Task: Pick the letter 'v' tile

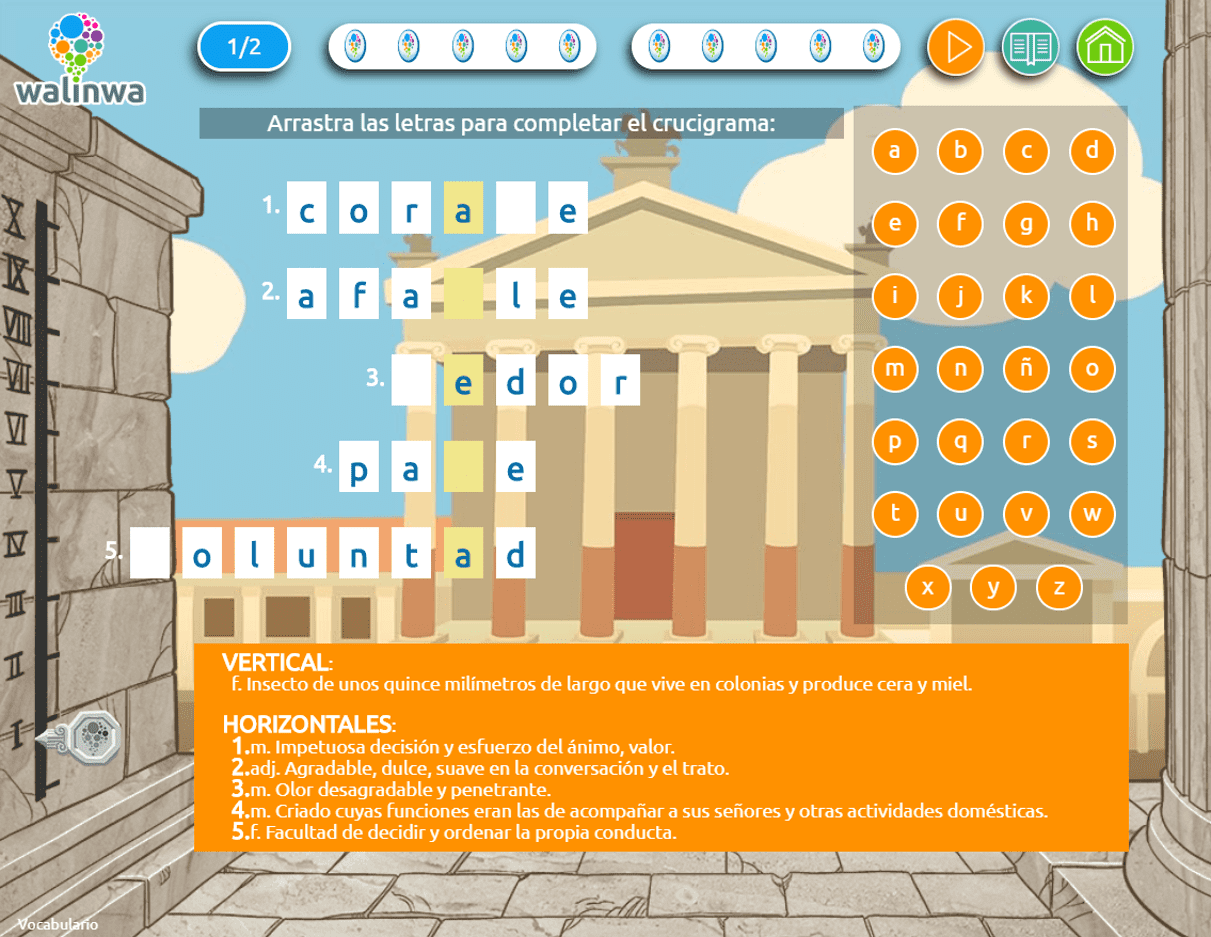Action: 1026,514
